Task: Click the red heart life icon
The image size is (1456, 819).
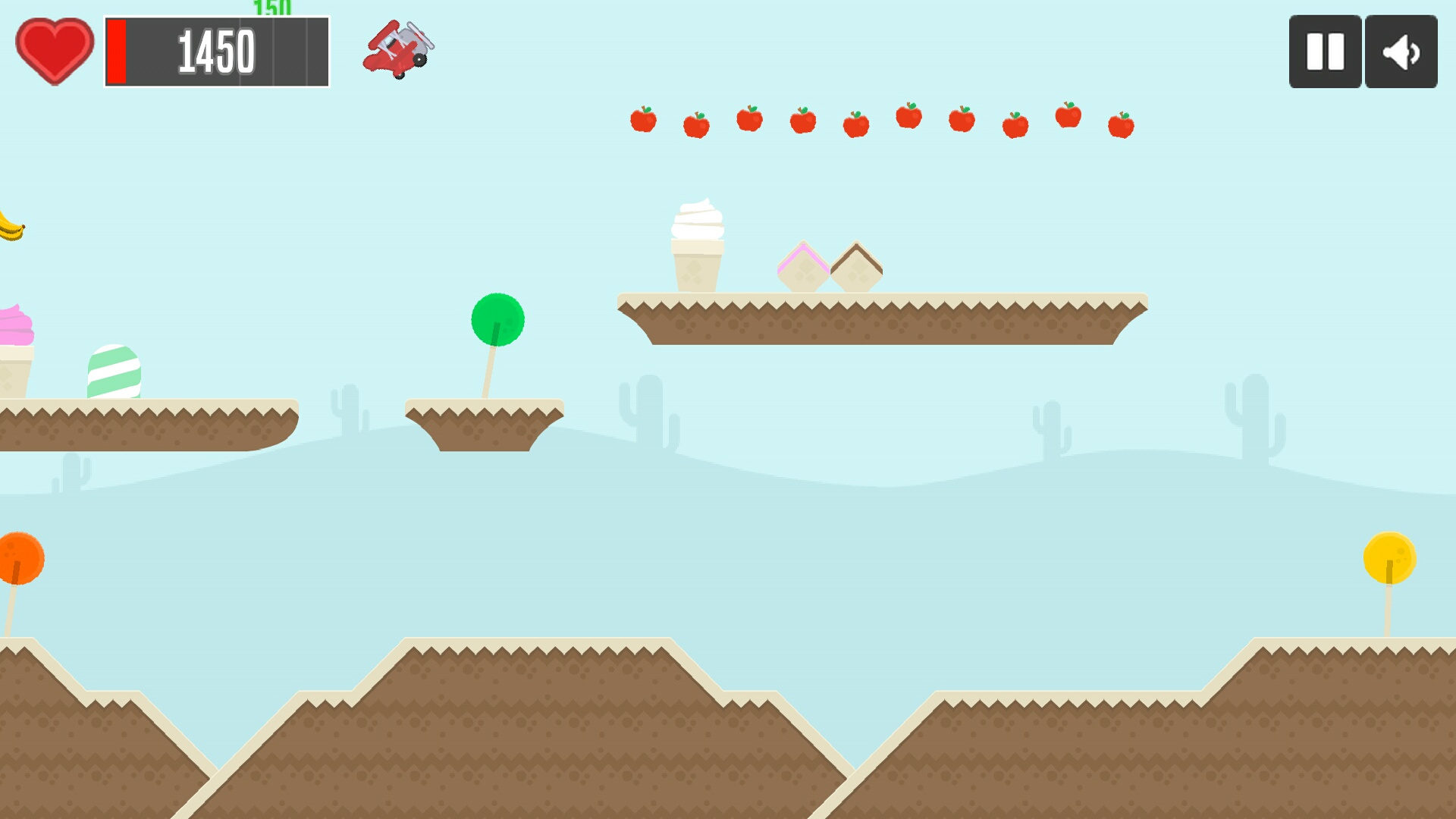Action: coord(53,51)
